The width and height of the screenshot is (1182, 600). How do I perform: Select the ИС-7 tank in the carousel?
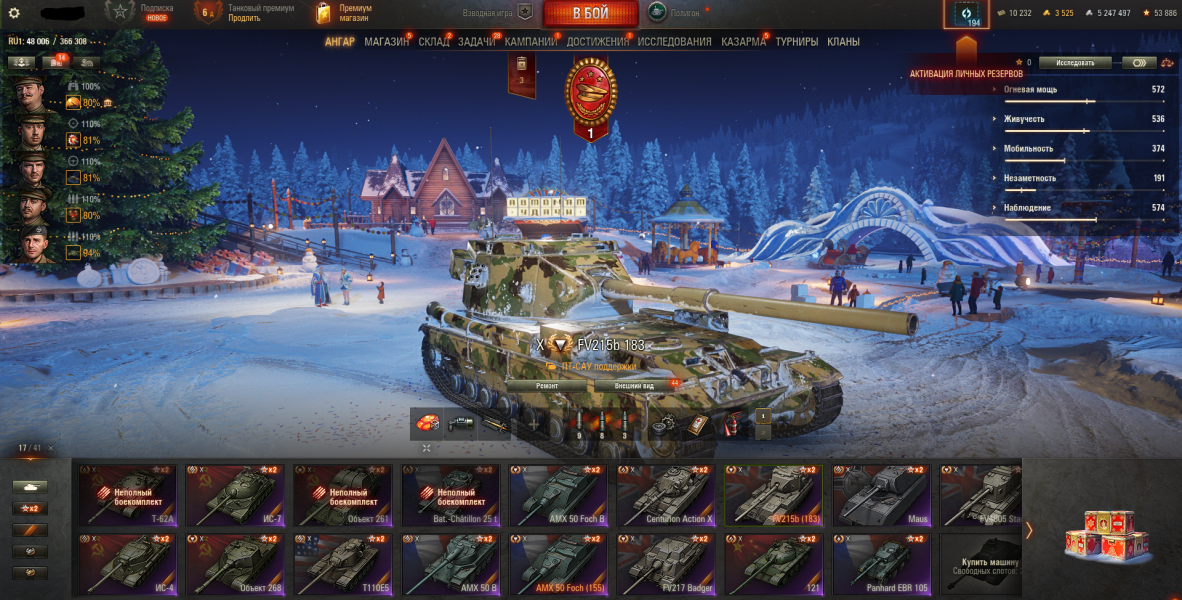pyautogui.click(x=235, y=494)
